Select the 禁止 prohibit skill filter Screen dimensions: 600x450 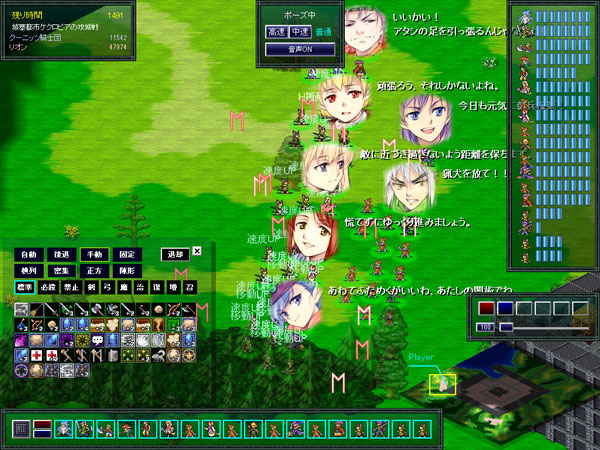[x=71, y=287]
